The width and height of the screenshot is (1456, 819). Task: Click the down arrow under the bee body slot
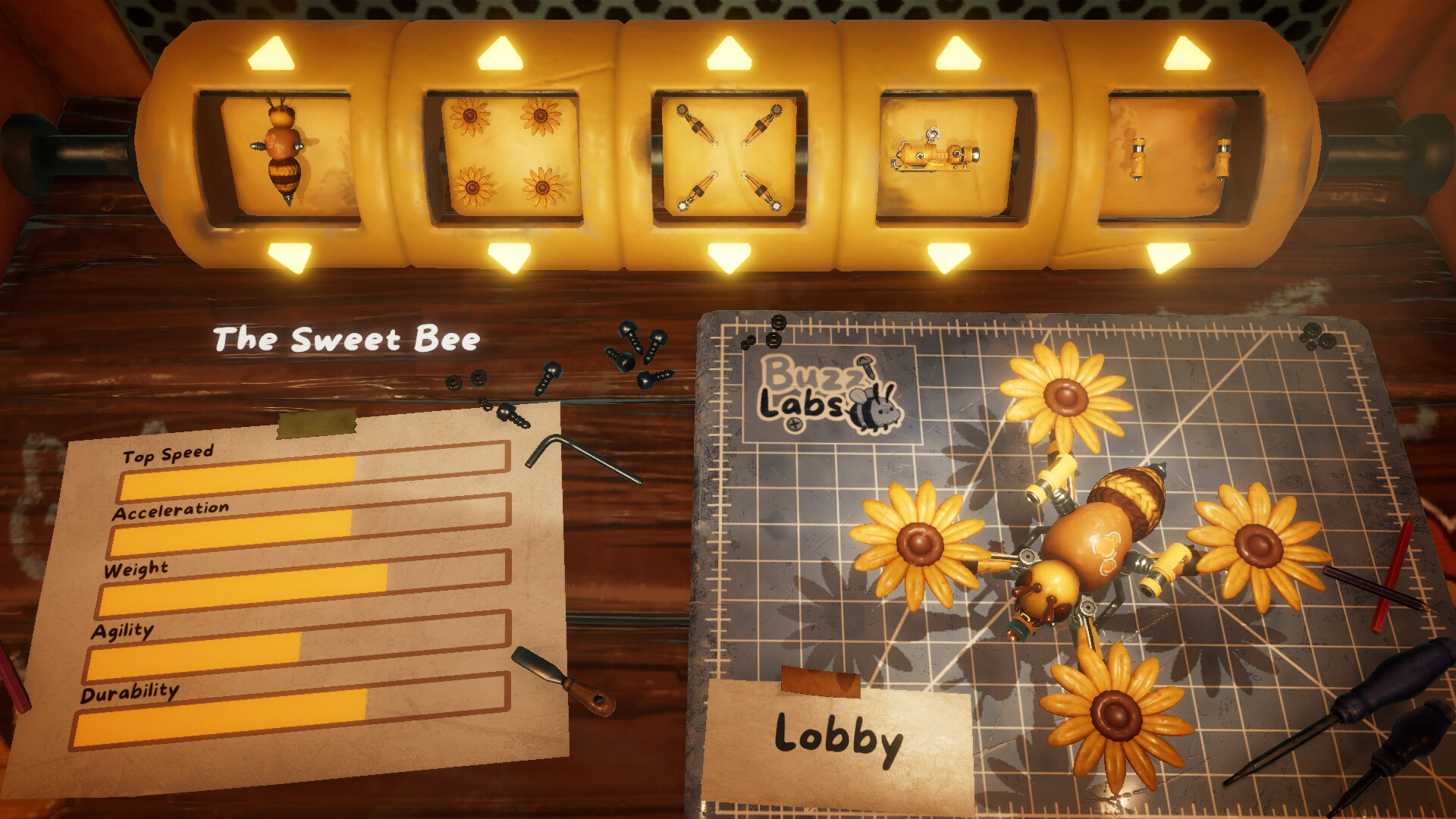(x=292, y=258)
